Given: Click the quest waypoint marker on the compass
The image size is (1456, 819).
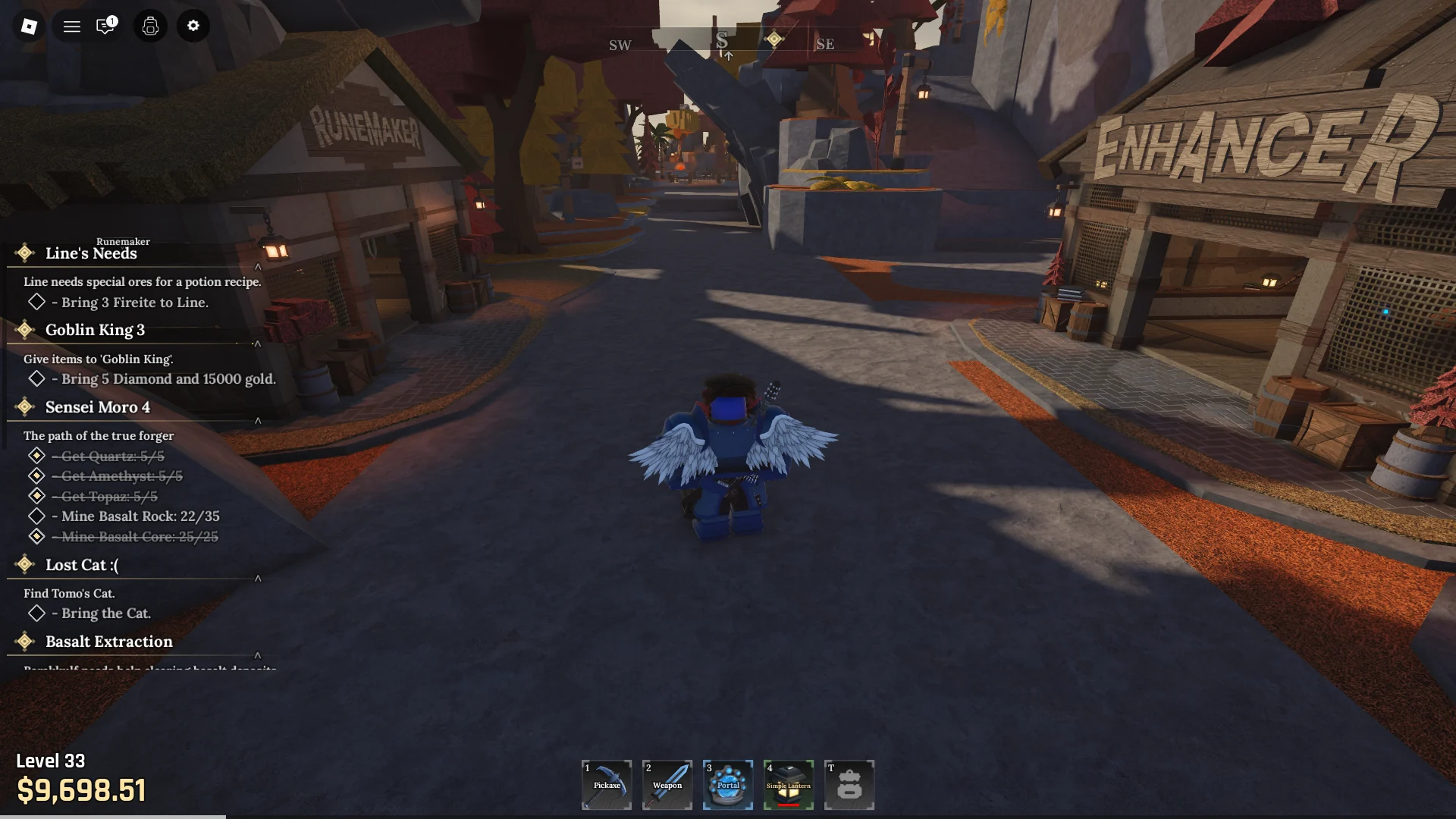Looking at the screenshot, I should pos(774,39).
